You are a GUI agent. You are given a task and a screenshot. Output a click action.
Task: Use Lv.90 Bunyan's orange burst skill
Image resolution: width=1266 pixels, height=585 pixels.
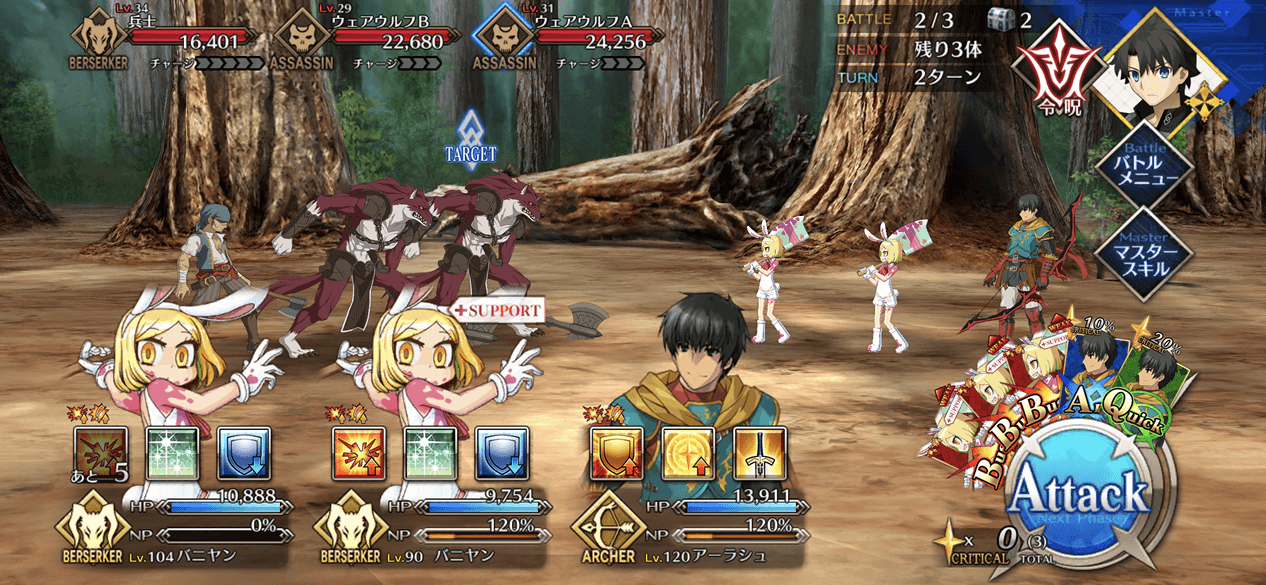pos(357,452)
